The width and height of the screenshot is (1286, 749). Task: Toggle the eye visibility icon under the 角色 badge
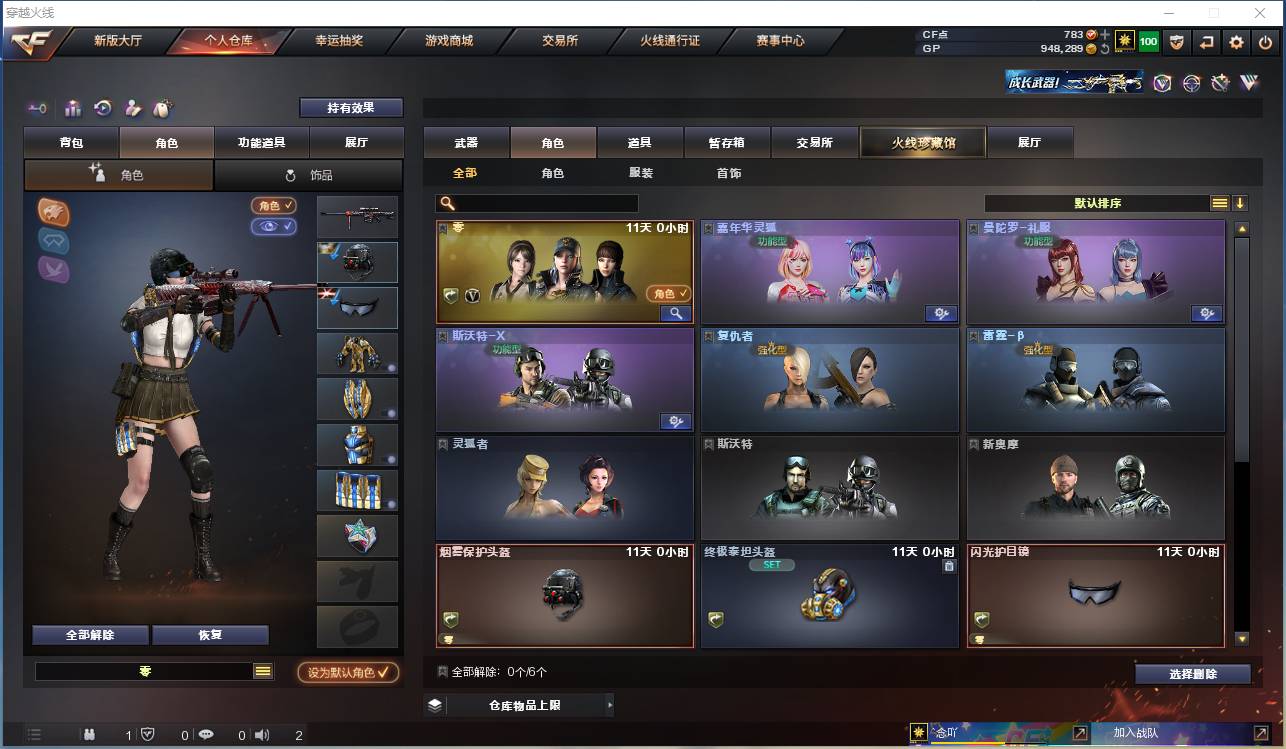272,228
